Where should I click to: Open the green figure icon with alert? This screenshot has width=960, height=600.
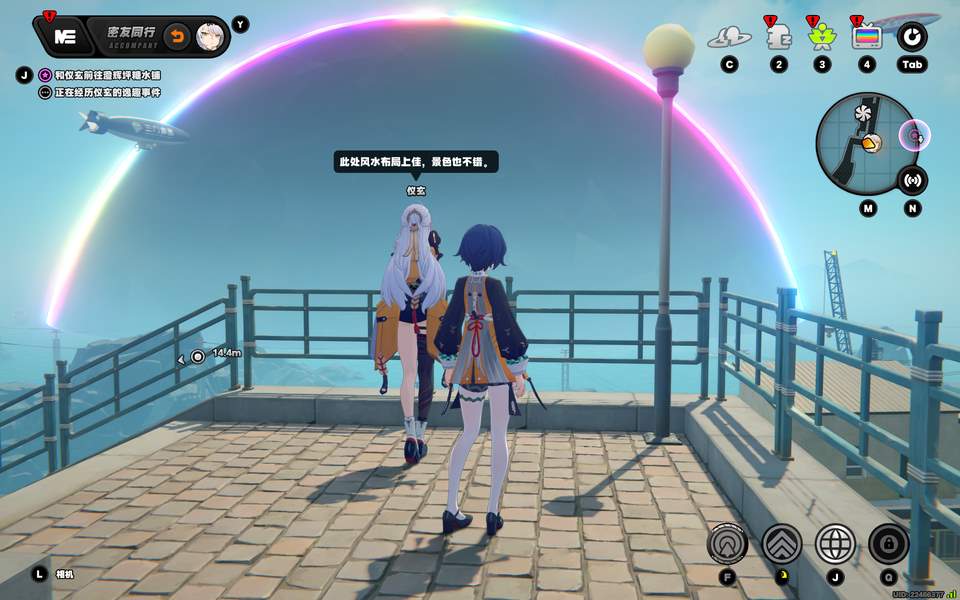tap(821, 37)
